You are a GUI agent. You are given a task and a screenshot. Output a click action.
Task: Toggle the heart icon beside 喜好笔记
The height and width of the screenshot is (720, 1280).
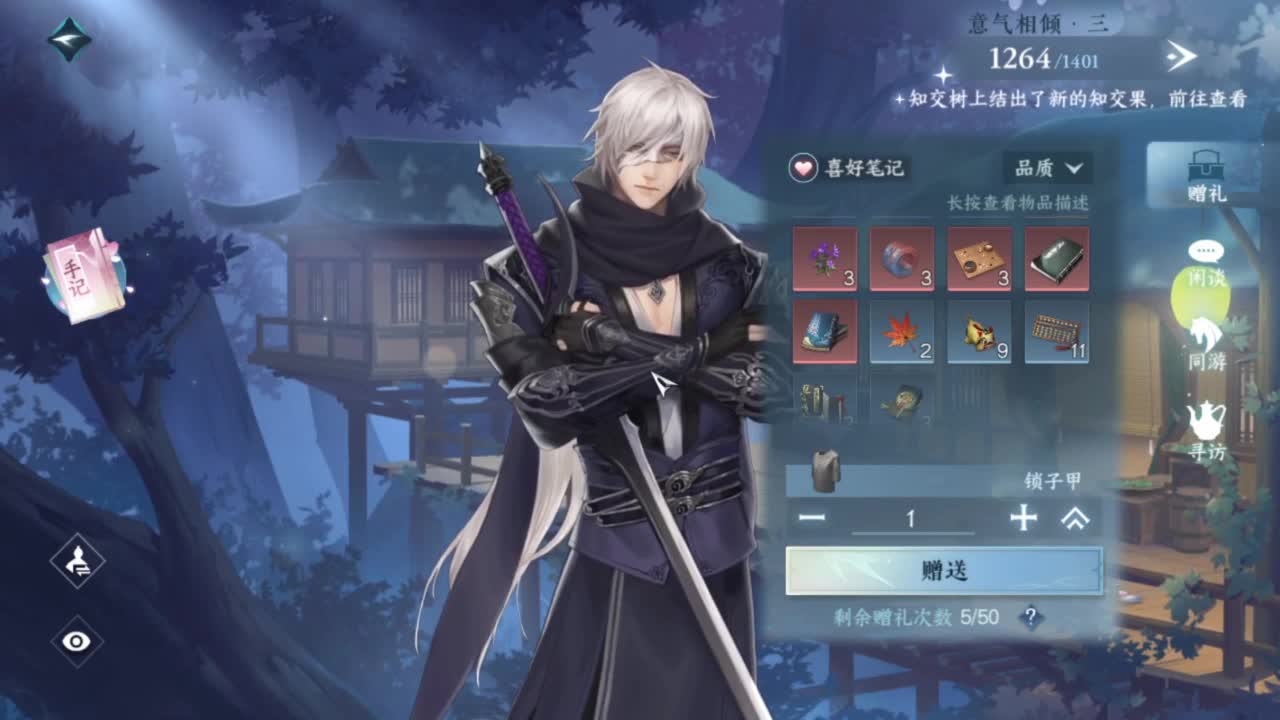[803, 169]
